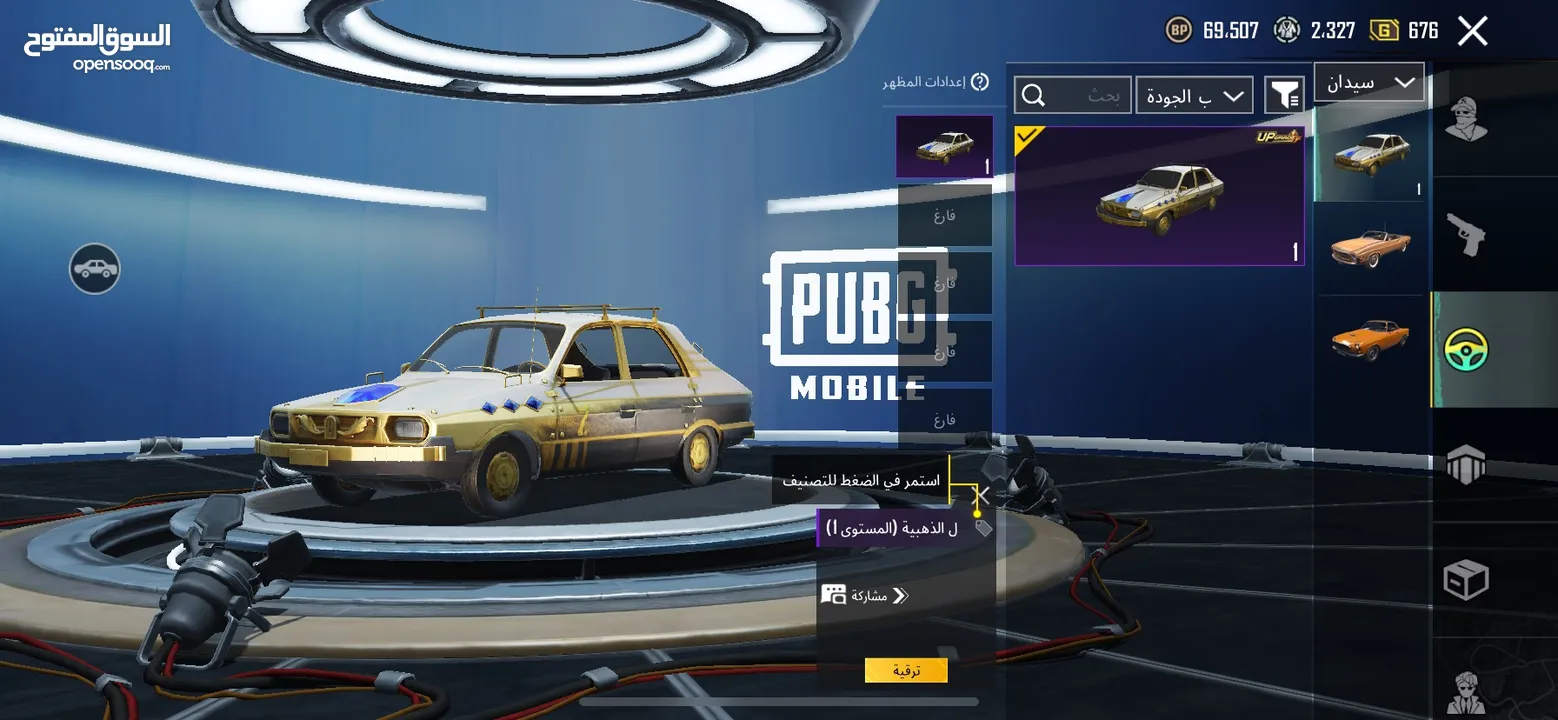This screenshot has height=720, width=1558.
Task: Click the بحث search field
Action: [x=1073, y=96]
